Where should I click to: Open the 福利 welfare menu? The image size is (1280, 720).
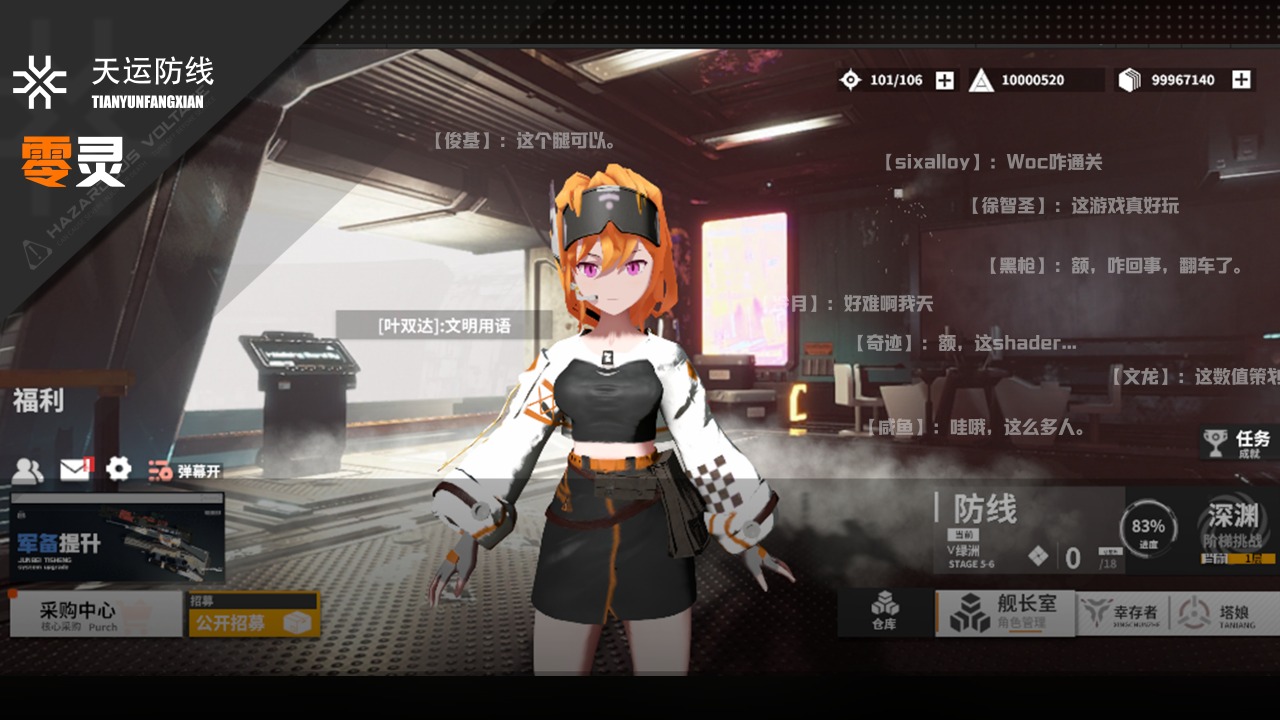point(40,401)
